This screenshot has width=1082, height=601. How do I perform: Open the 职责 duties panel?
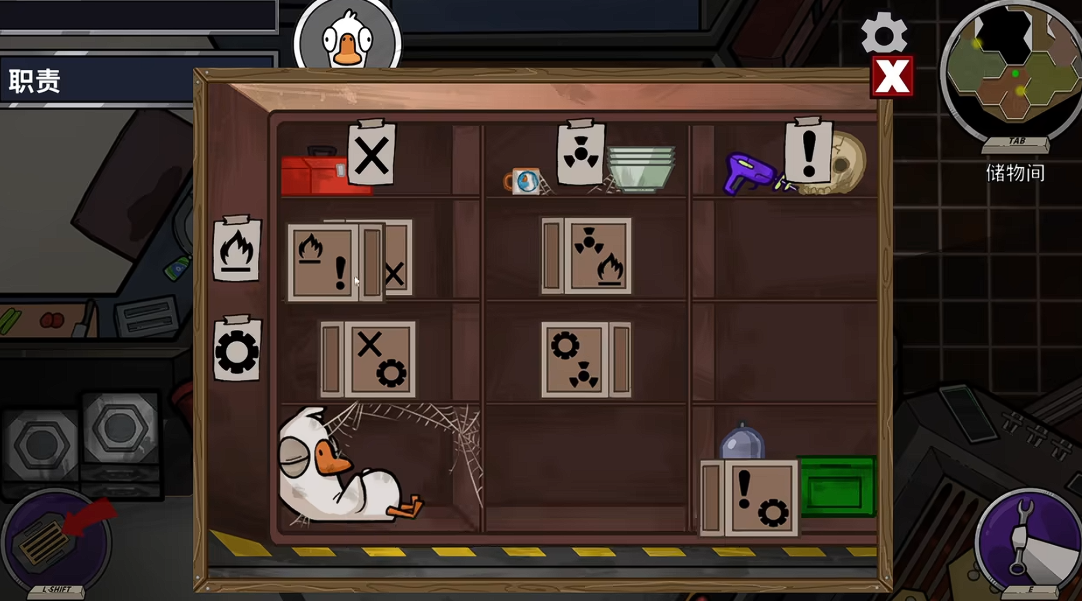(x=36, y=81)
